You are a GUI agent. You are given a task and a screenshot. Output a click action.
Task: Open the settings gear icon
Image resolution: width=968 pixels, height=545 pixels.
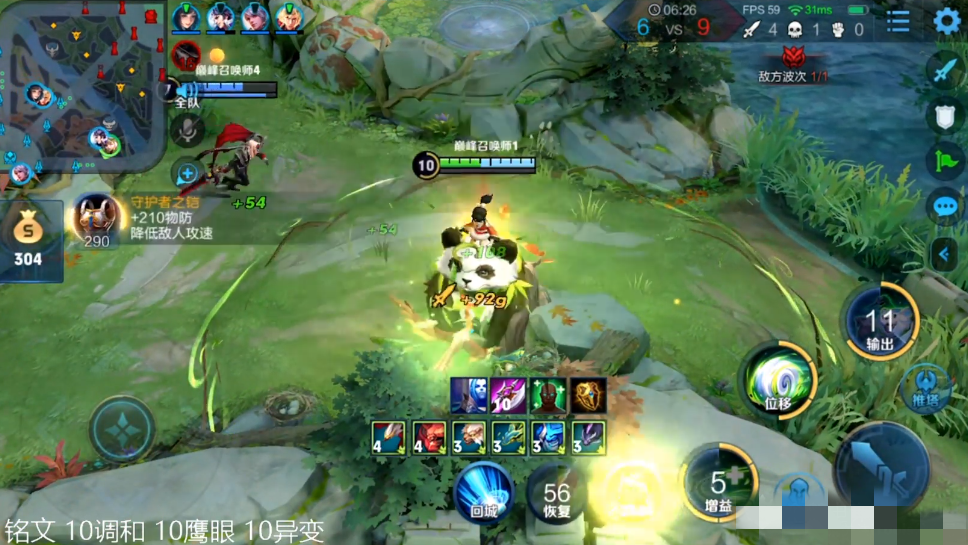(x=946, y=21)
